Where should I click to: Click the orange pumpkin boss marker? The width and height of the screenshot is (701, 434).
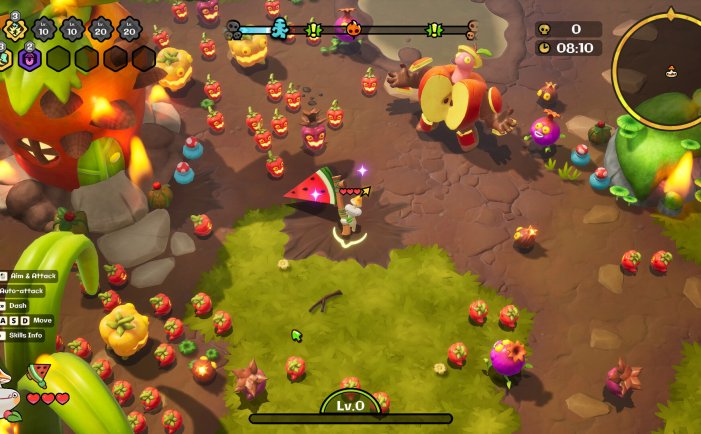click(353, 29)
